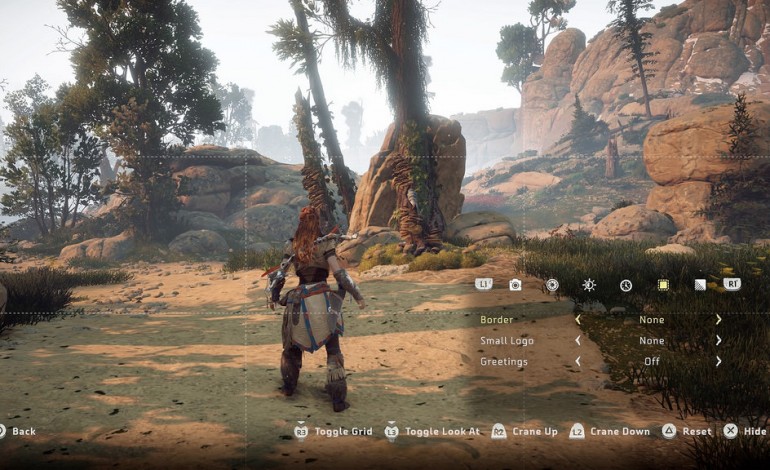Click the left arrow for Greetings
The height and width of the screenshot is (470, 770).
[x=577, y=362]
